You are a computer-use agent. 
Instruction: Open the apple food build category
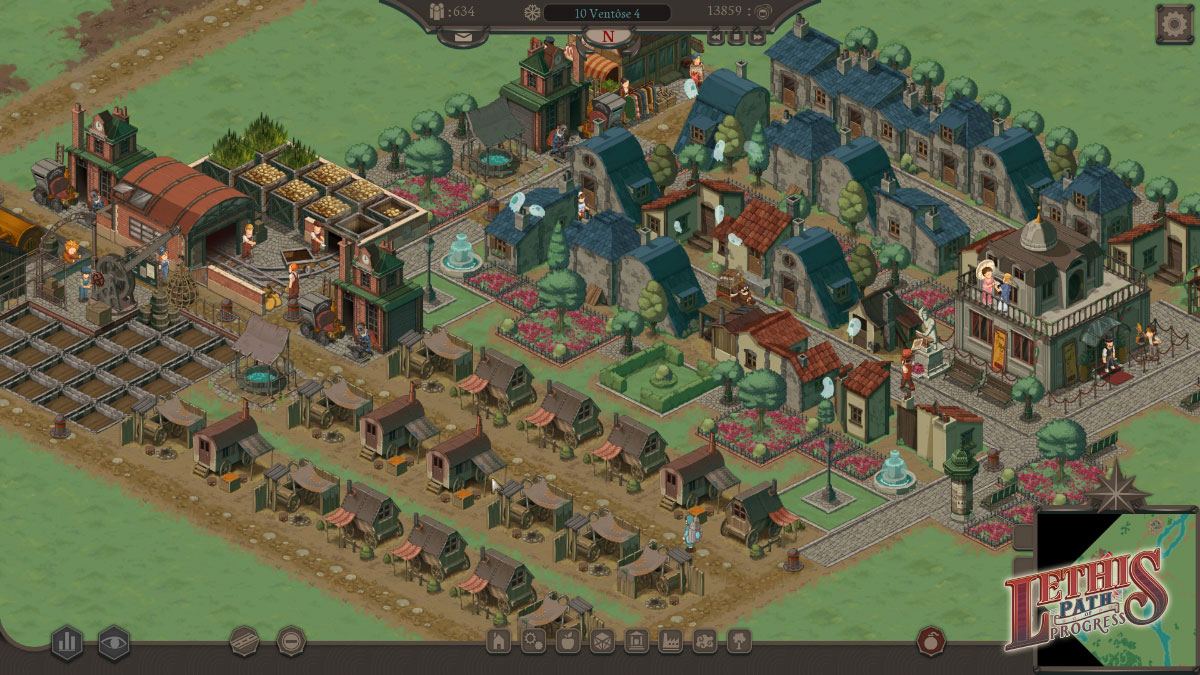tap(567, 641)
